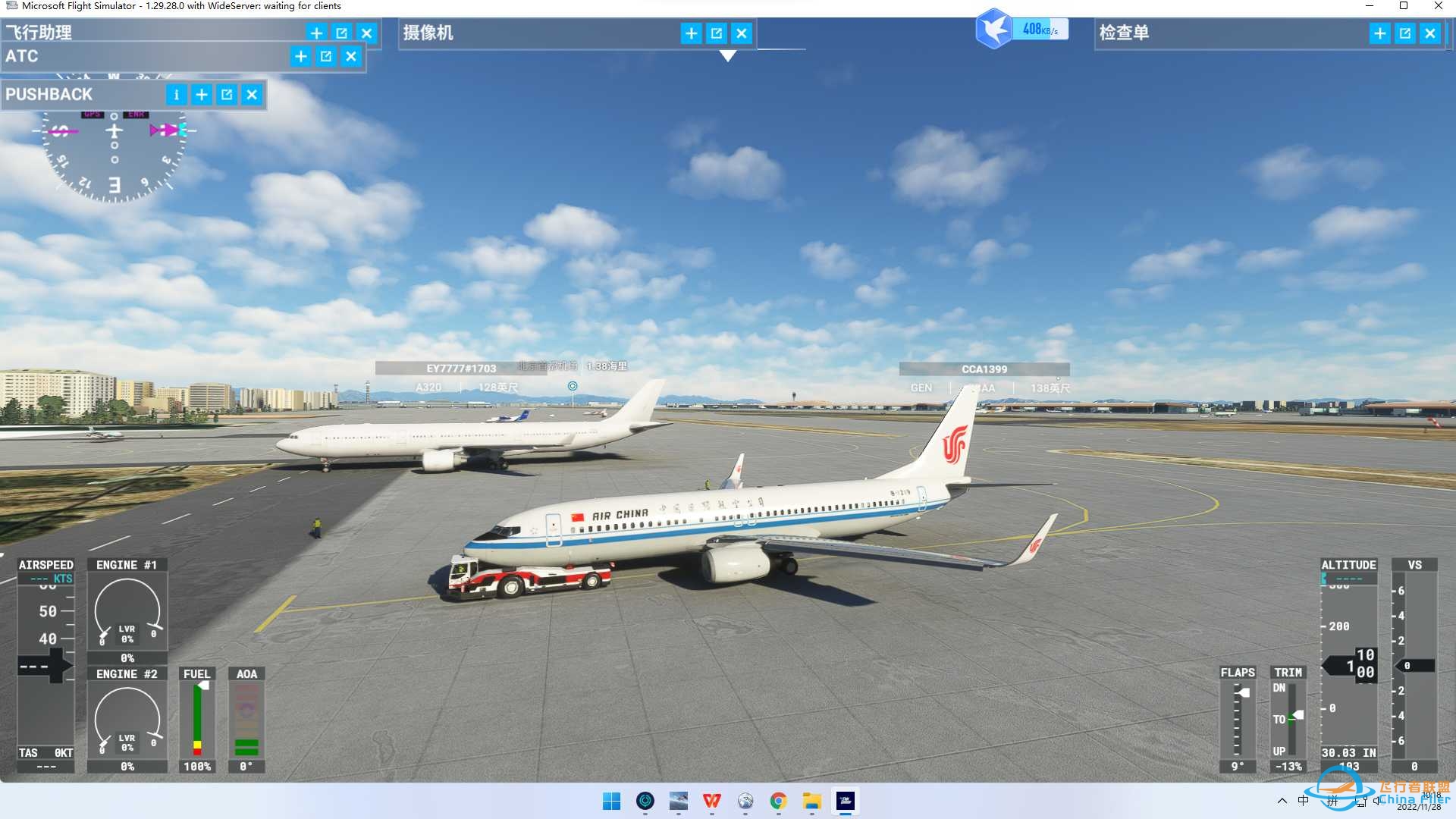This screenshot has height=819, width=1456.
Task: Pop out the ATC panel into a window
Action: click(x=325, y=56)
